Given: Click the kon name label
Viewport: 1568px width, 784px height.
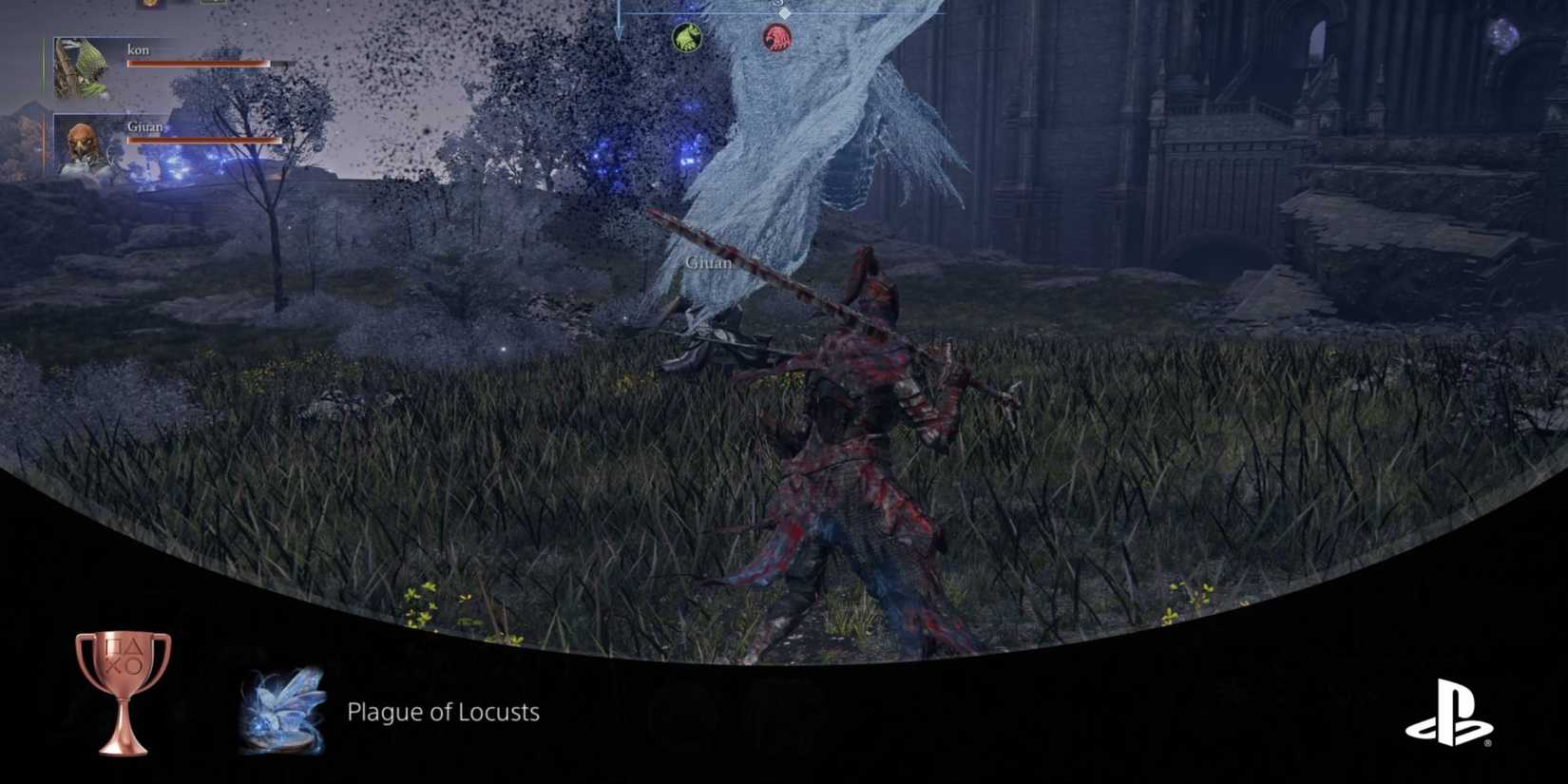Looking at the screenshot, I should click(138, 49).
